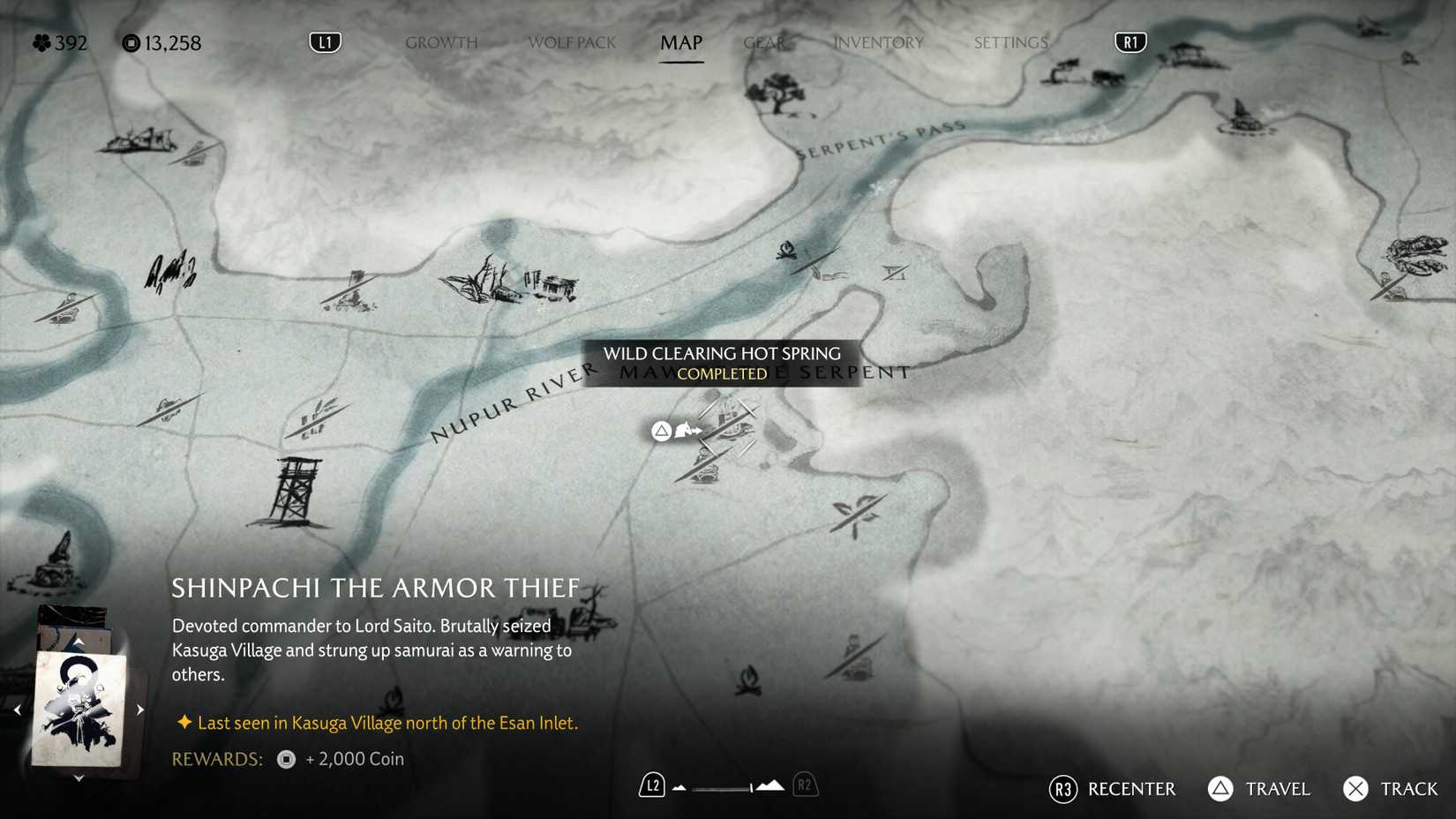This screenshot has height=819, width=1456.
Task: Click the left chevron to view the previous card
Action: tap(18, 709)
